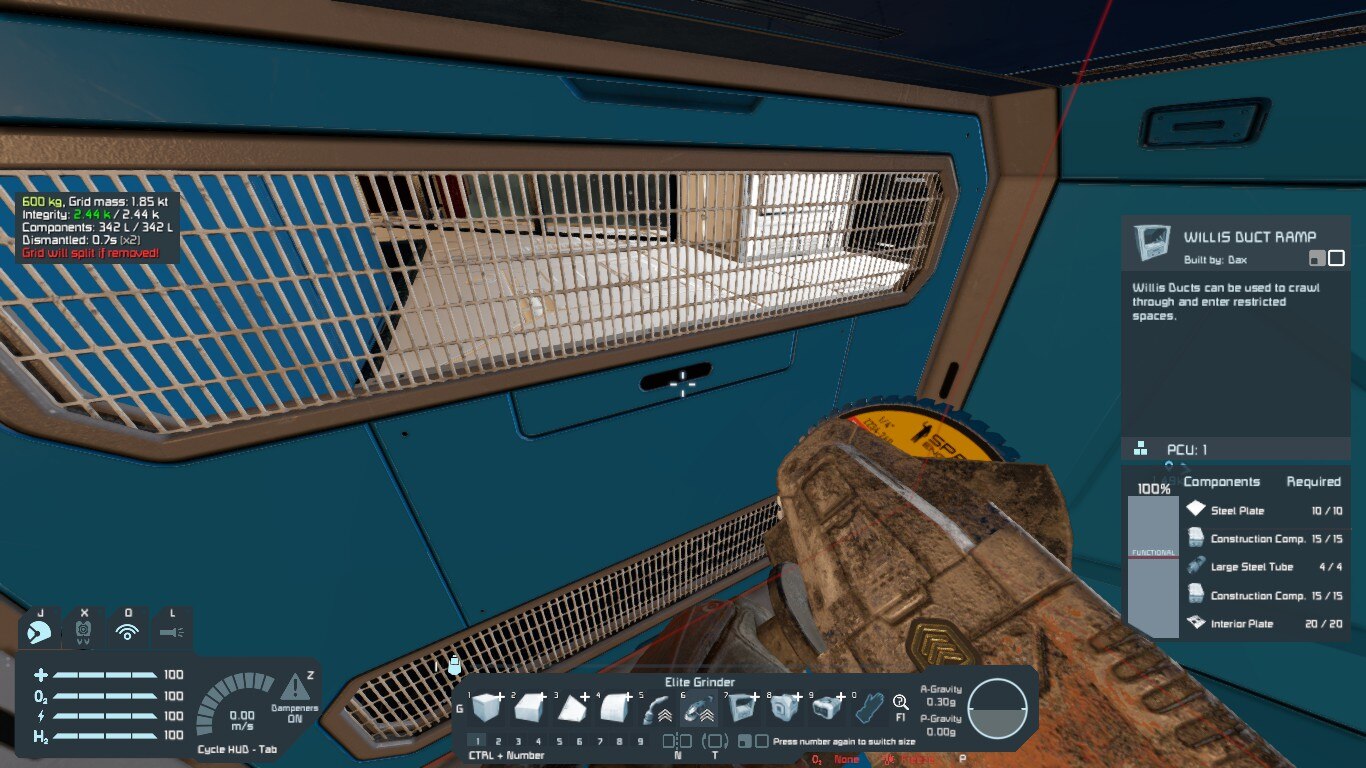Select the glove hand slot in the toolbar
The width and height of the screenshot is (1366, 768).
click(870, 709)
